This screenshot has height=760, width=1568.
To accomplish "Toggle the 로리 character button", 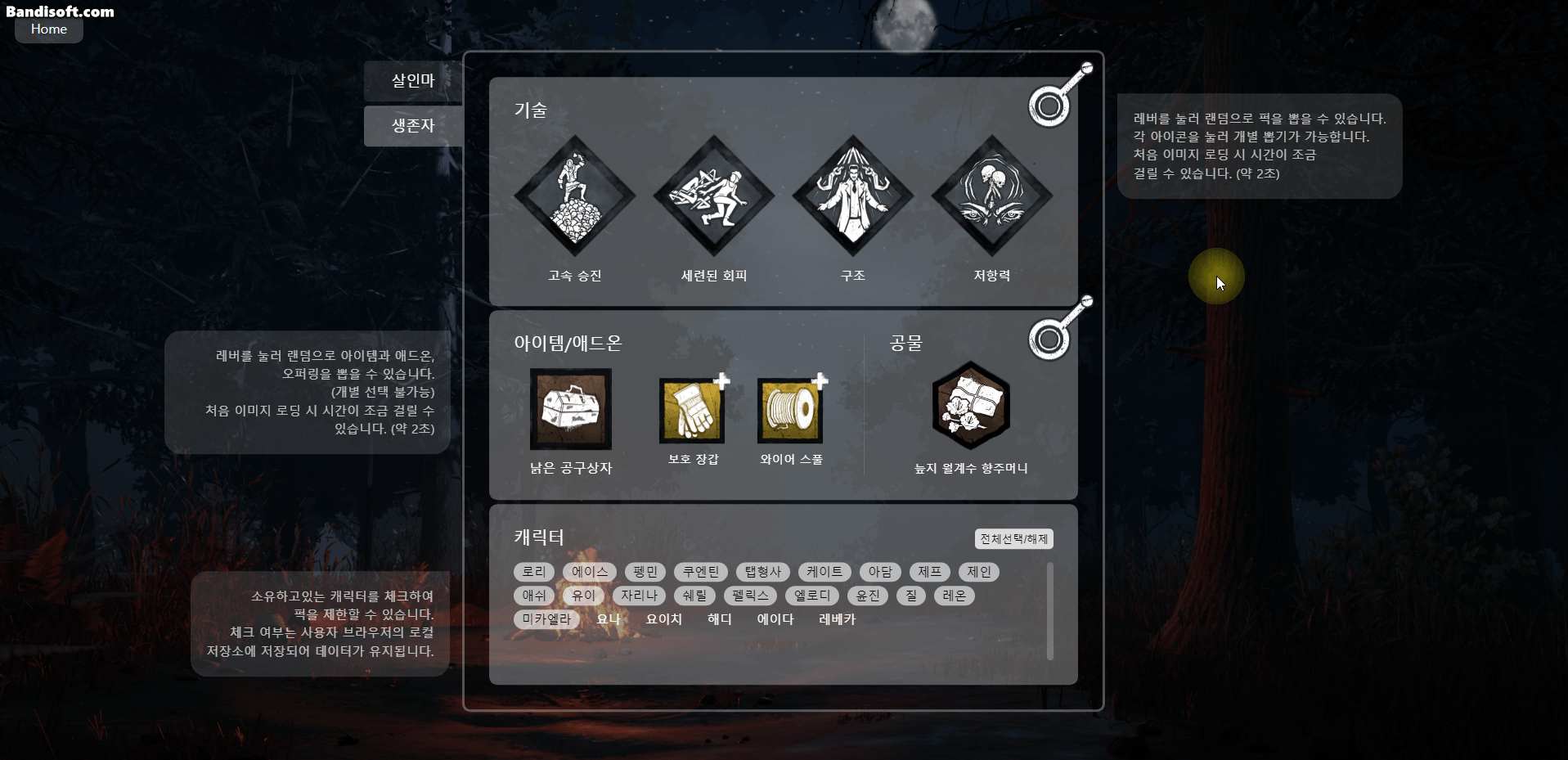I will (x=533, y=572).
